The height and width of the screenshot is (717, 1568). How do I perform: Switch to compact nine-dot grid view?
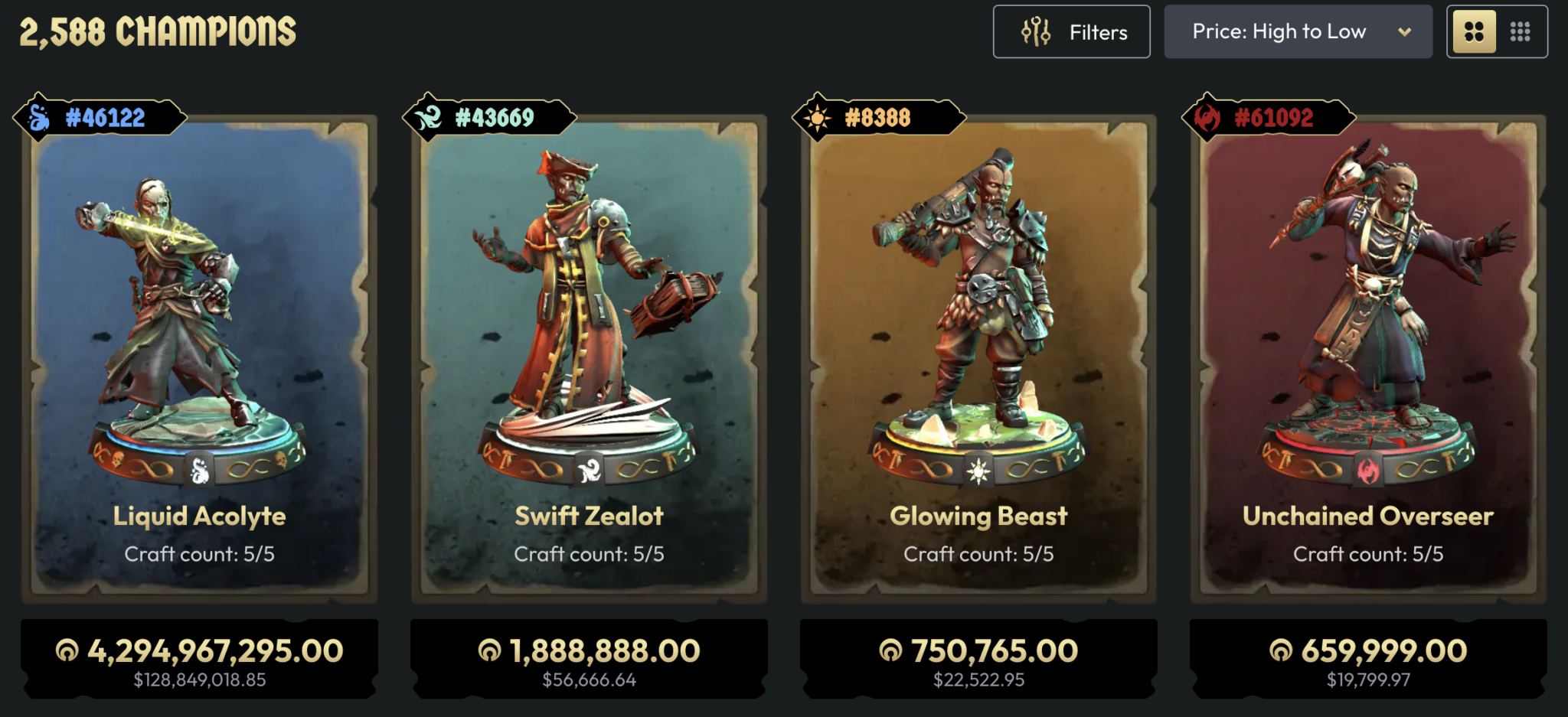pyautogui.click(x=1520, y=32)
